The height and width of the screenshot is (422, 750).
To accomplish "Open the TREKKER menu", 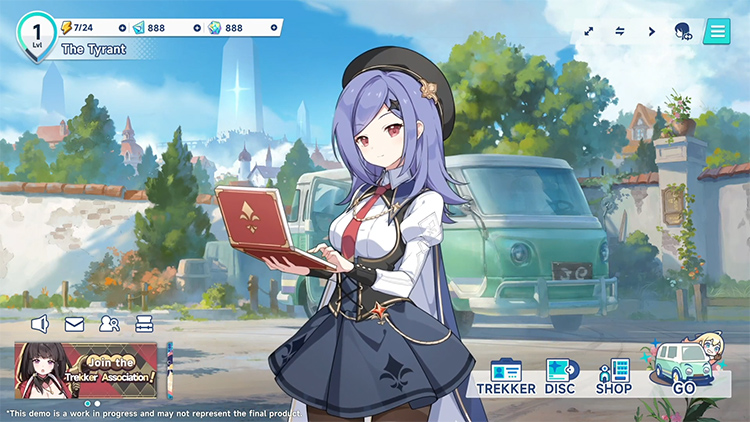I will click(x=506, y=376).
